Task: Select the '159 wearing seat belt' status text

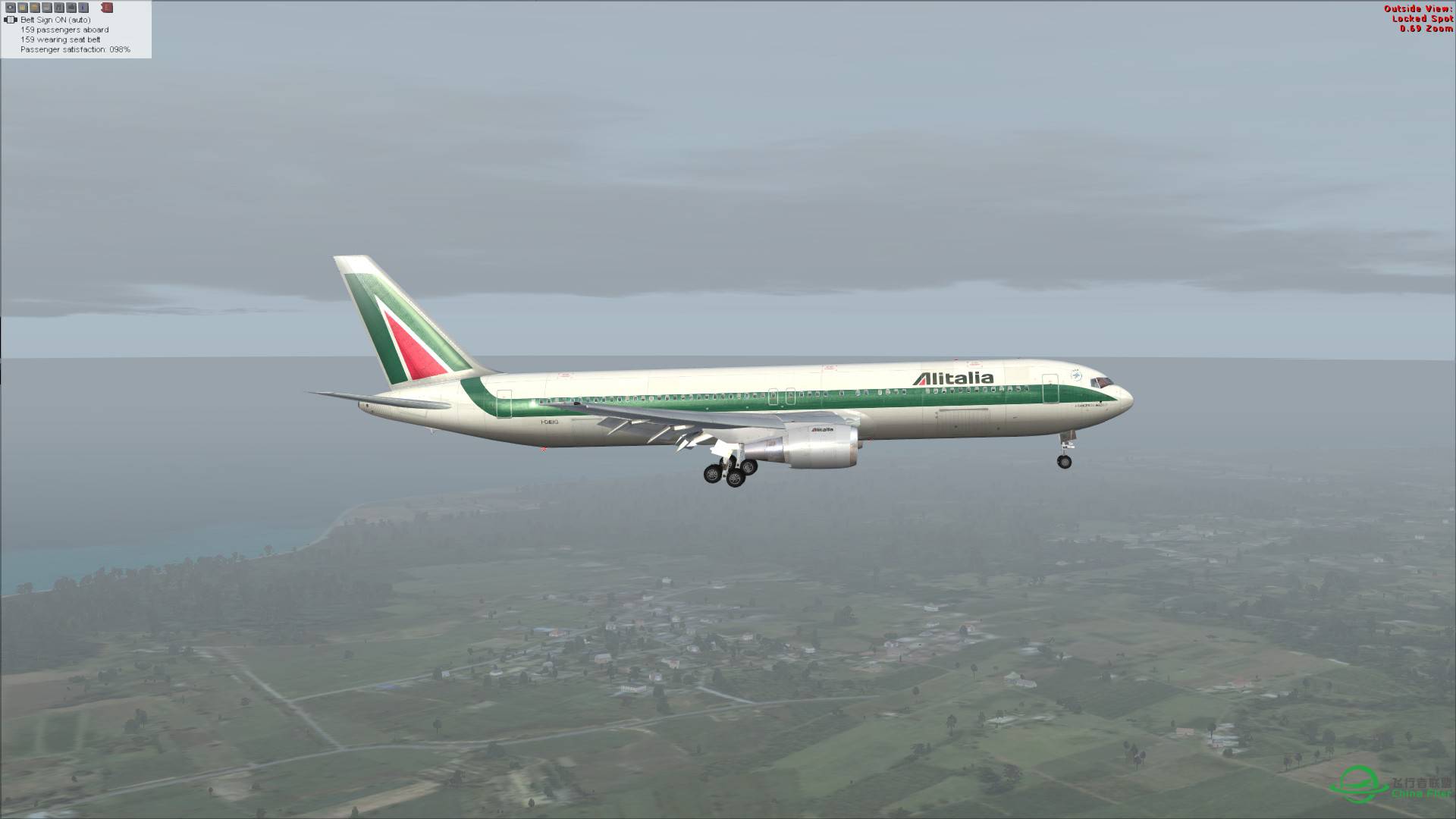Action: (x=61, y=39)
